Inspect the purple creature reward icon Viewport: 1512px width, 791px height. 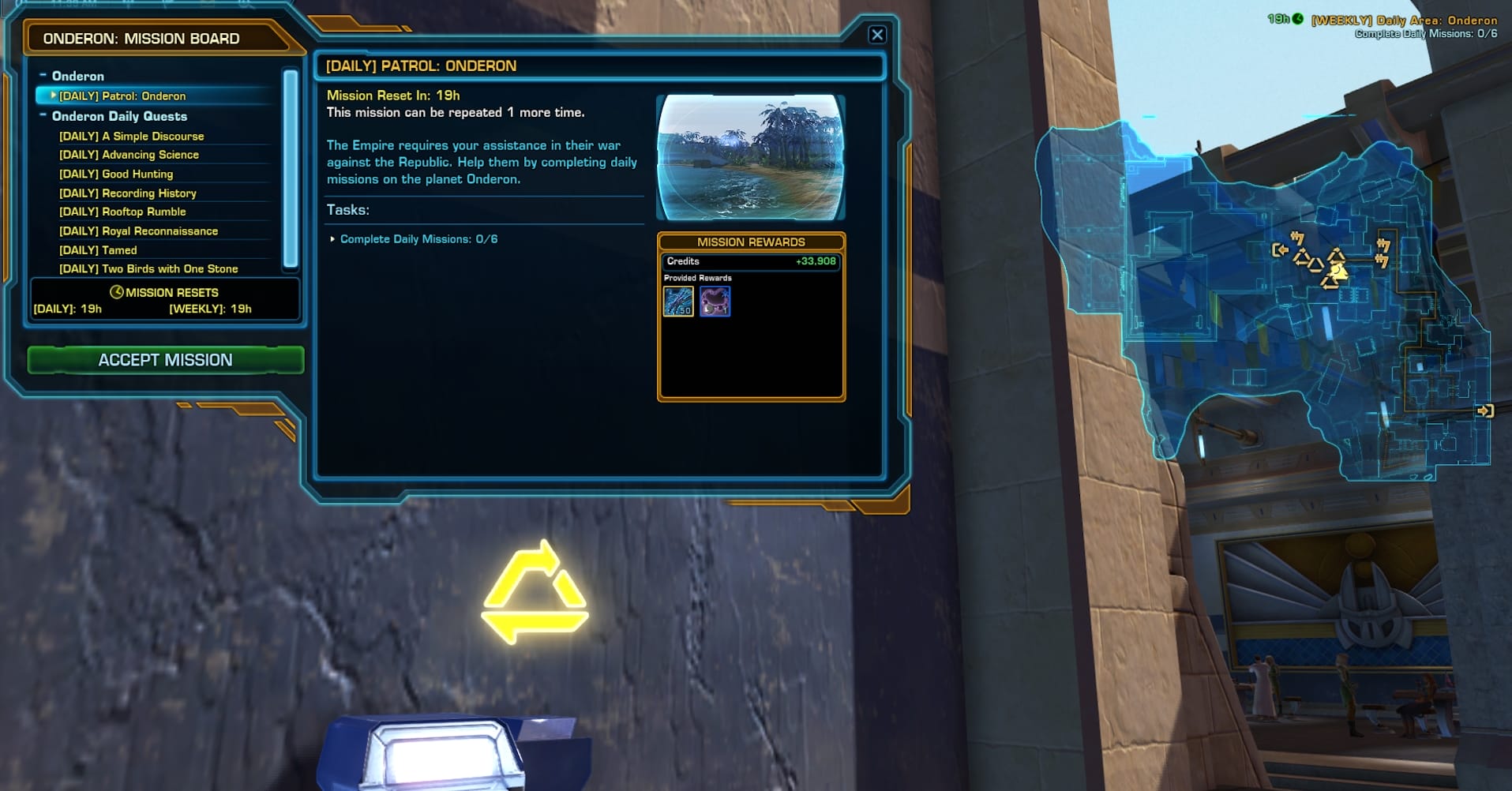(715, 302)
